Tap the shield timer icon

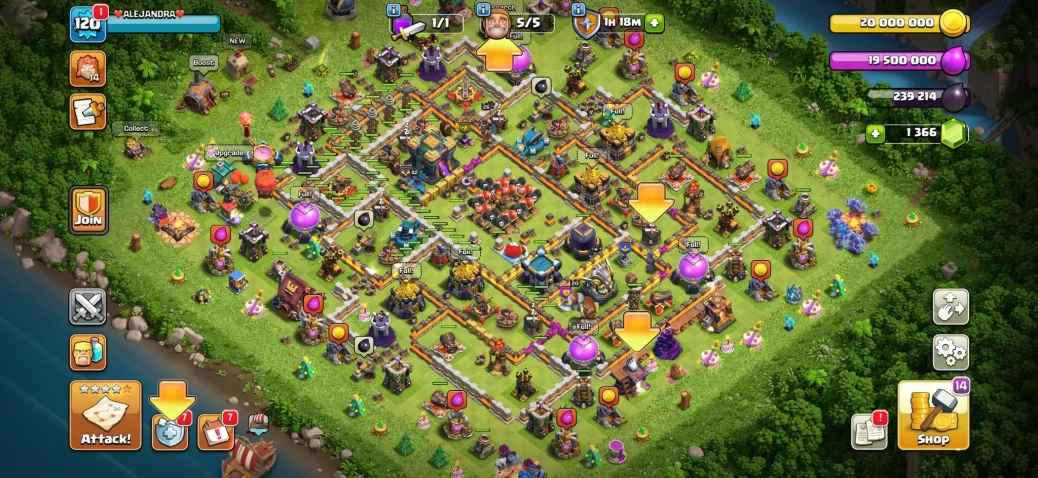click(585, 24)
